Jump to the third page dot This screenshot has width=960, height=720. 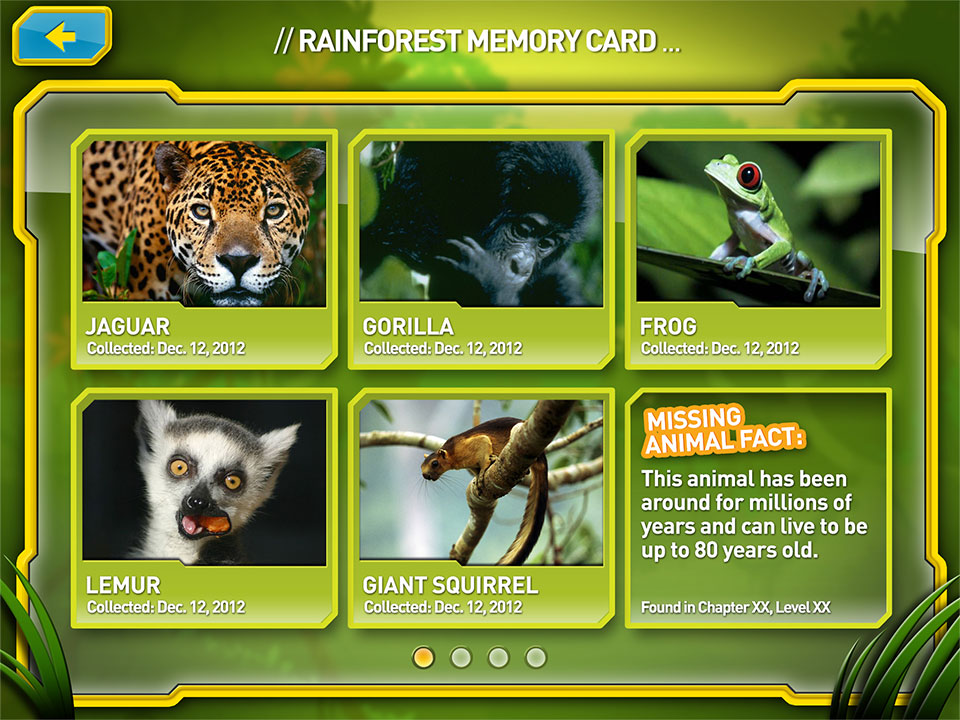[499, 657]
